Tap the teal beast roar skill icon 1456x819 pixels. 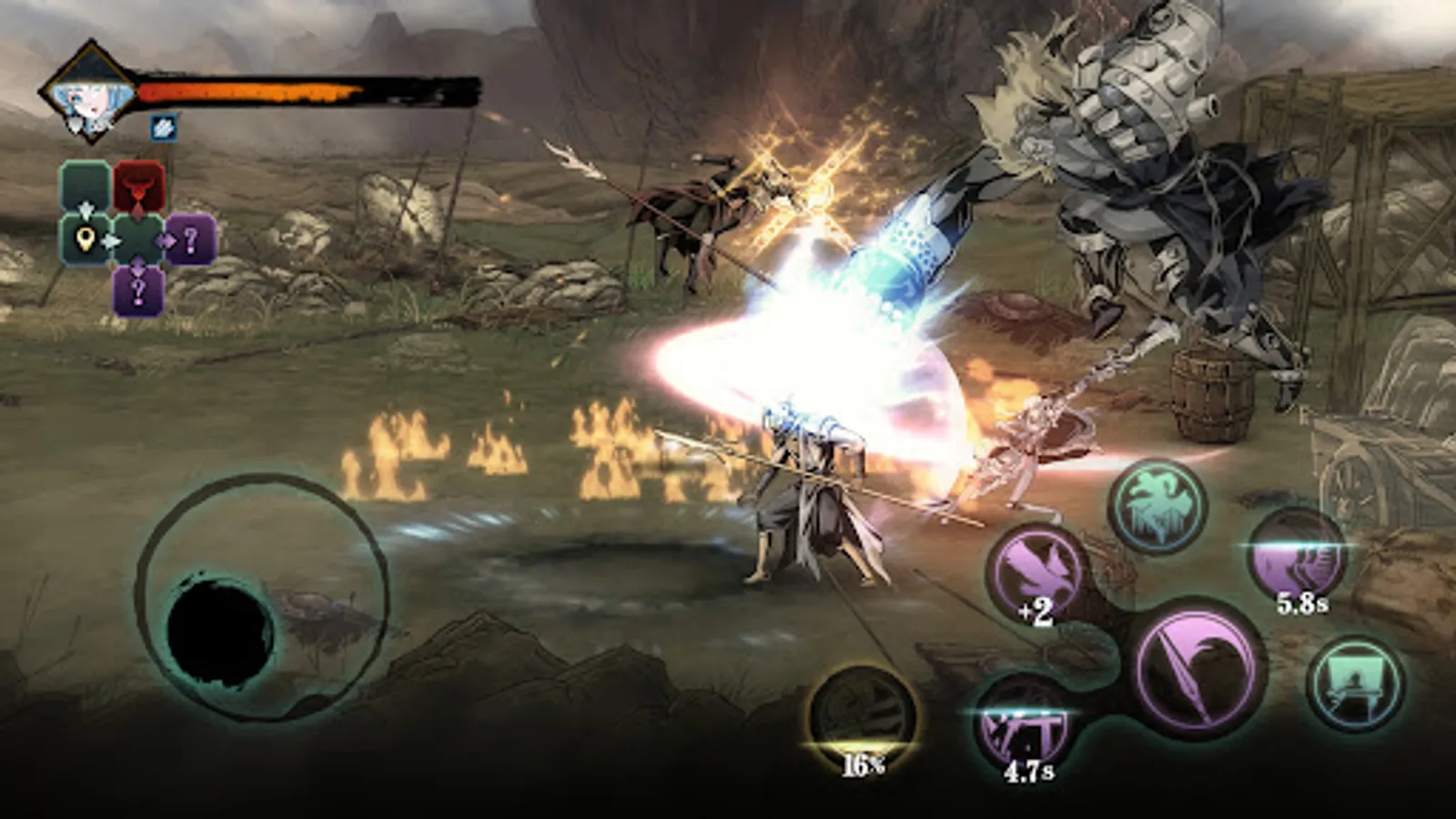point(1160,508)
